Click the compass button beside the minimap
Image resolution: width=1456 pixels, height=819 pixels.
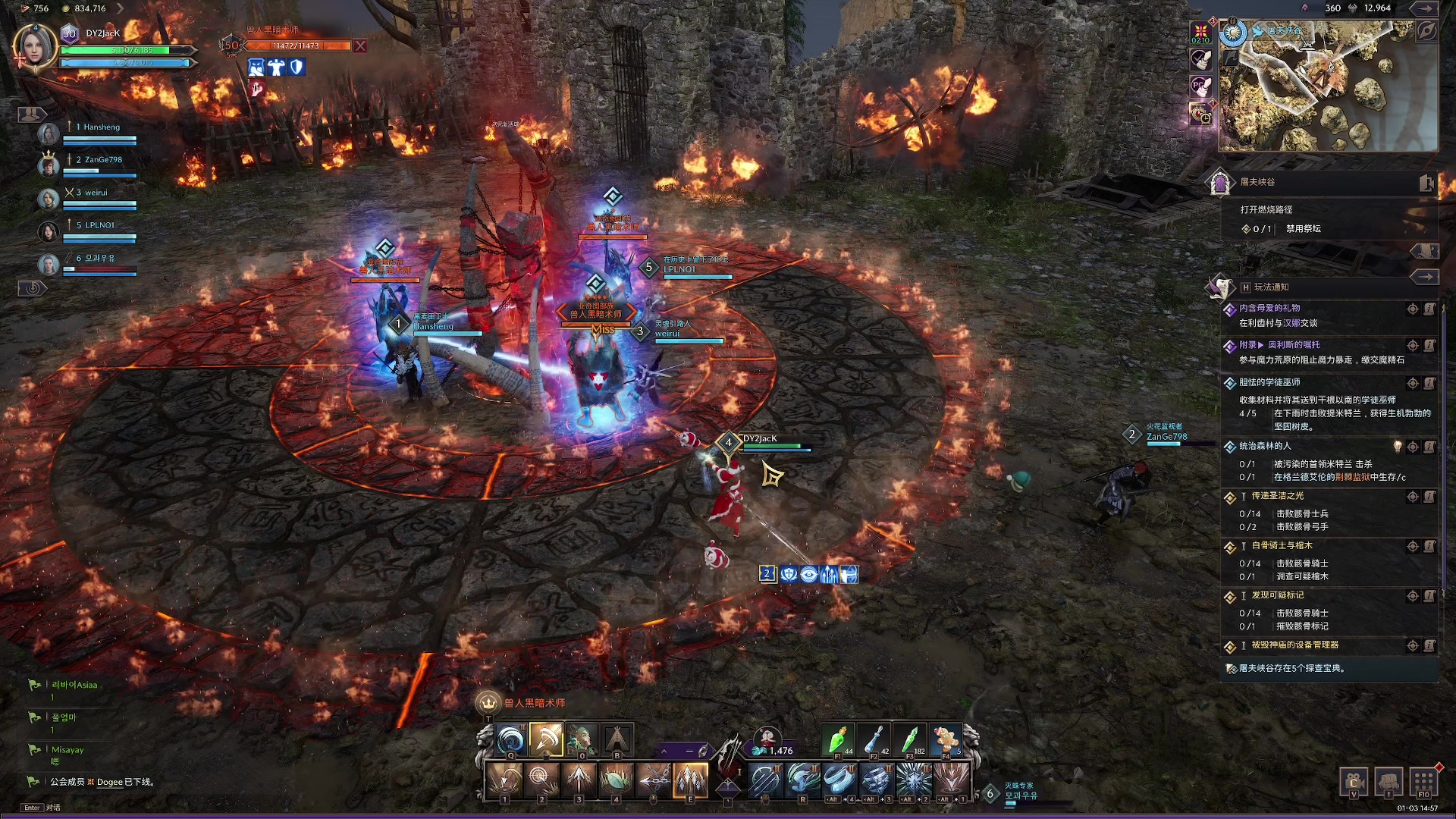pyautogui.click(x=1426, y=32)
